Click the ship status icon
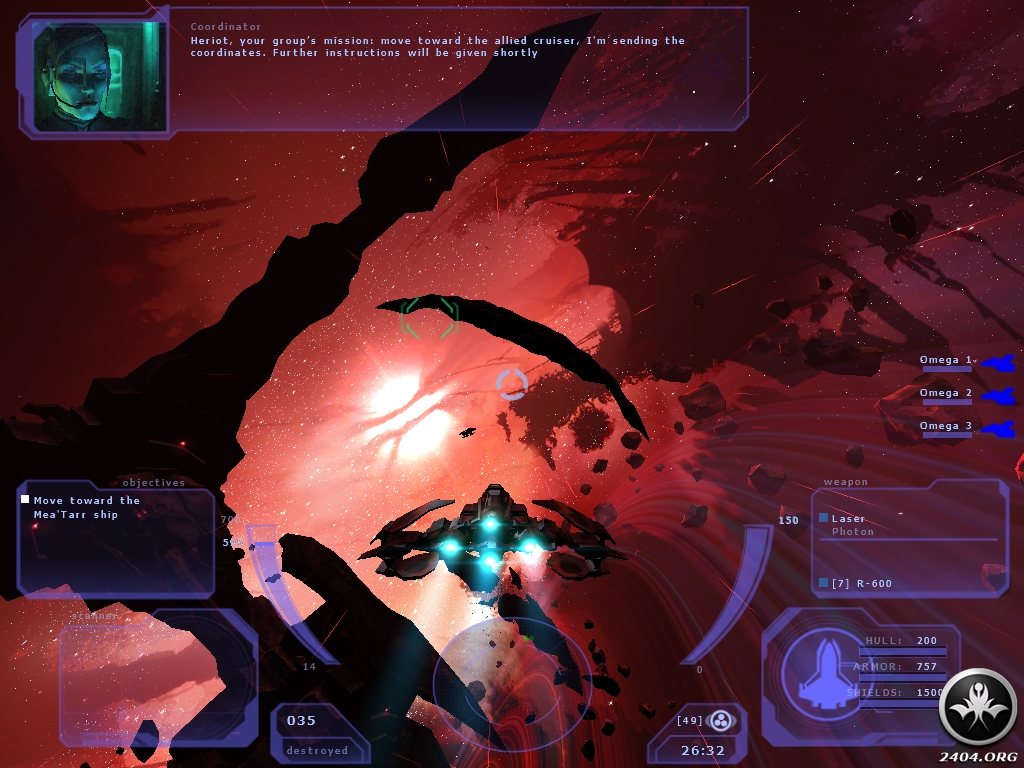 click(812, 666)
